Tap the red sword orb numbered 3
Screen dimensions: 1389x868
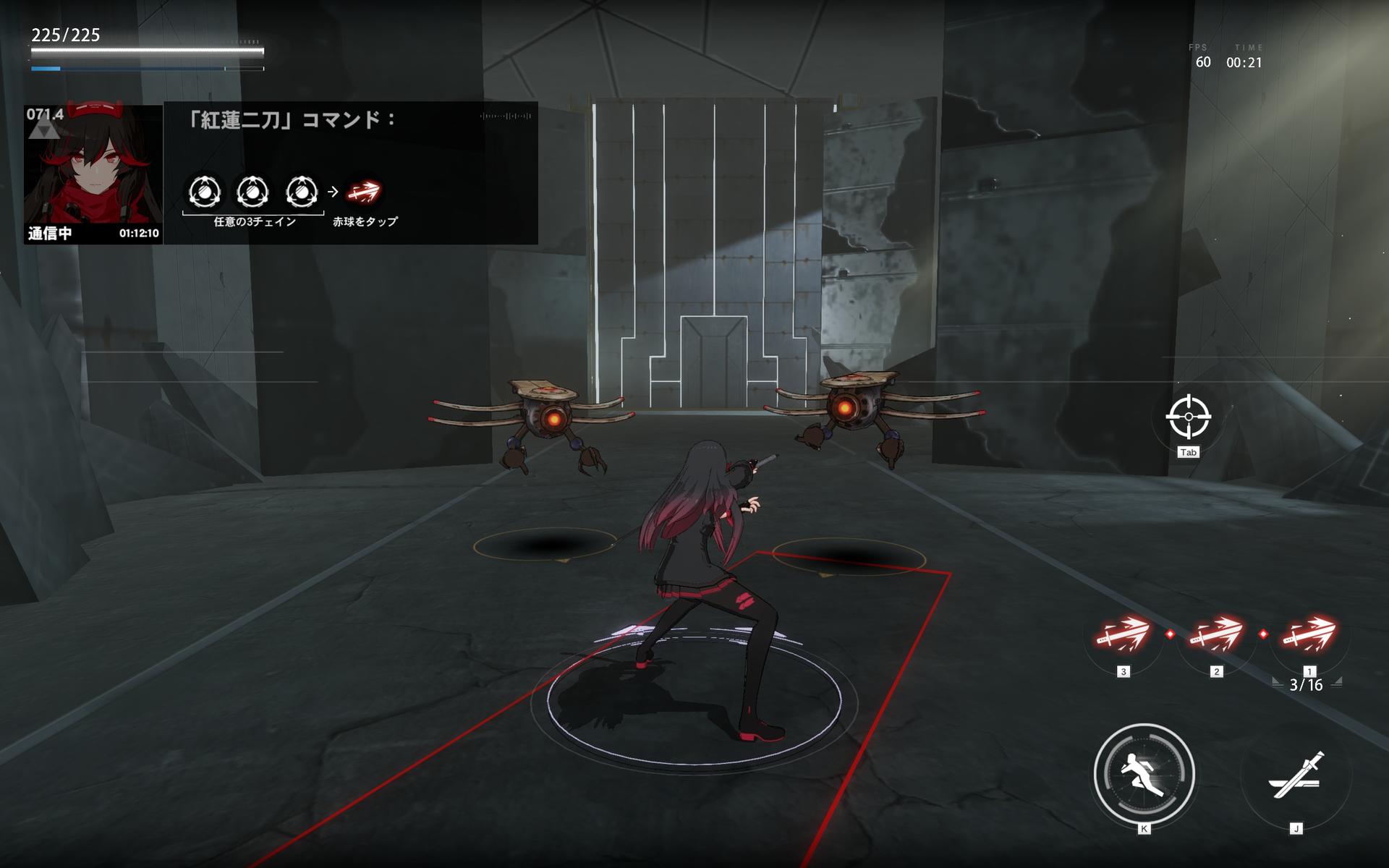tap(1123, 635)
